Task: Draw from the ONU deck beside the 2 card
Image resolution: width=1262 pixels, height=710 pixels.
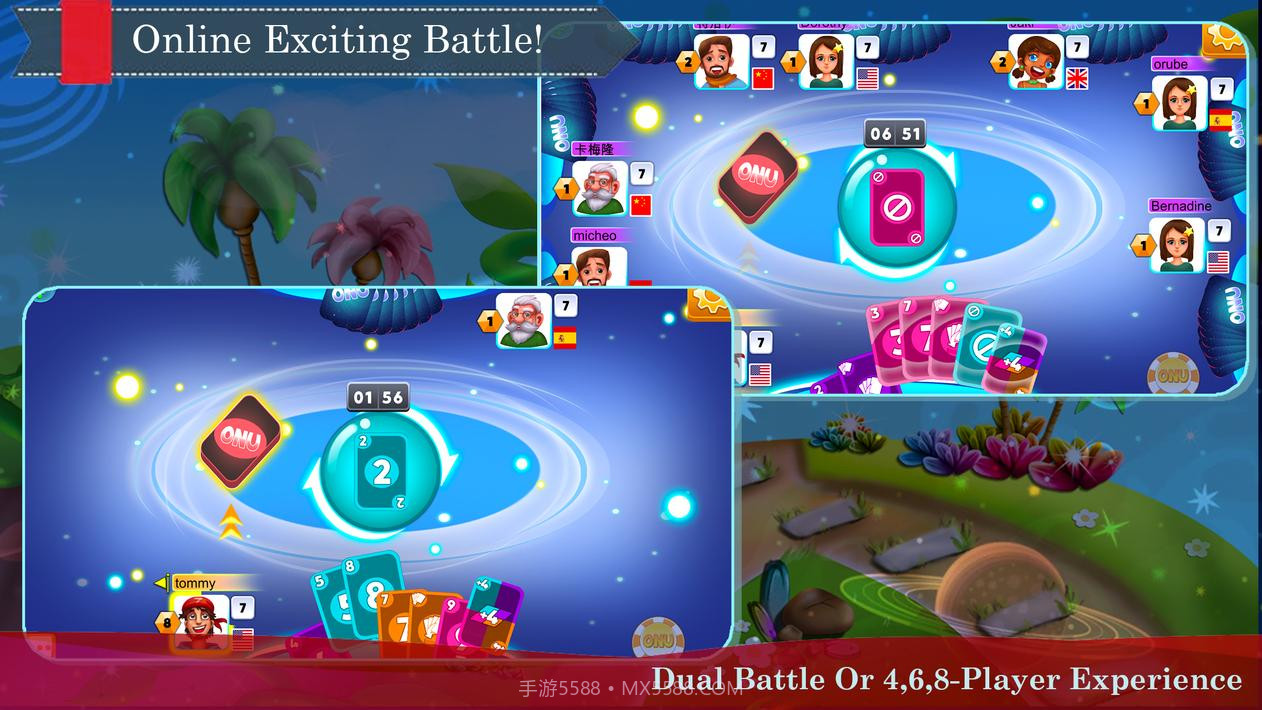Action: tap(241, 440)
